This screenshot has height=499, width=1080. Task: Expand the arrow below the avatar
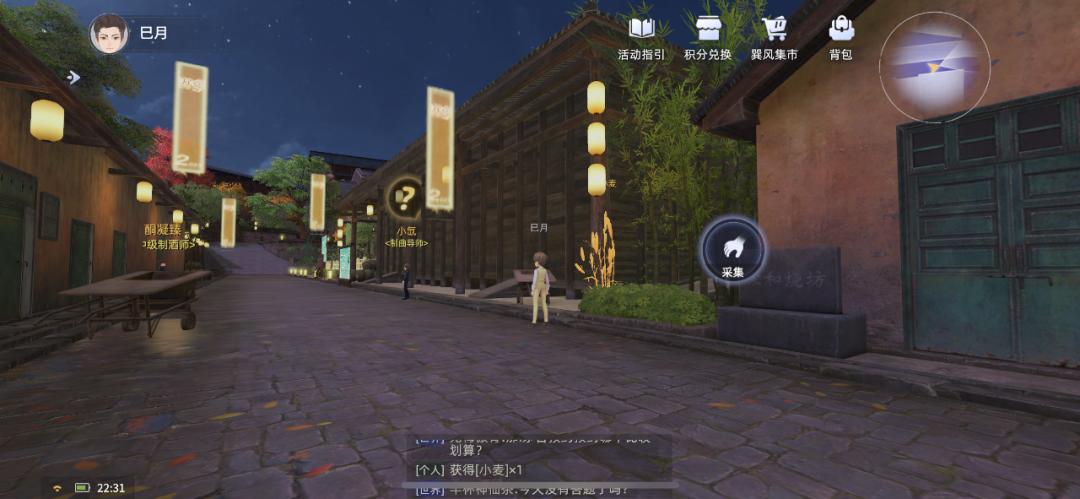(73, 77)
